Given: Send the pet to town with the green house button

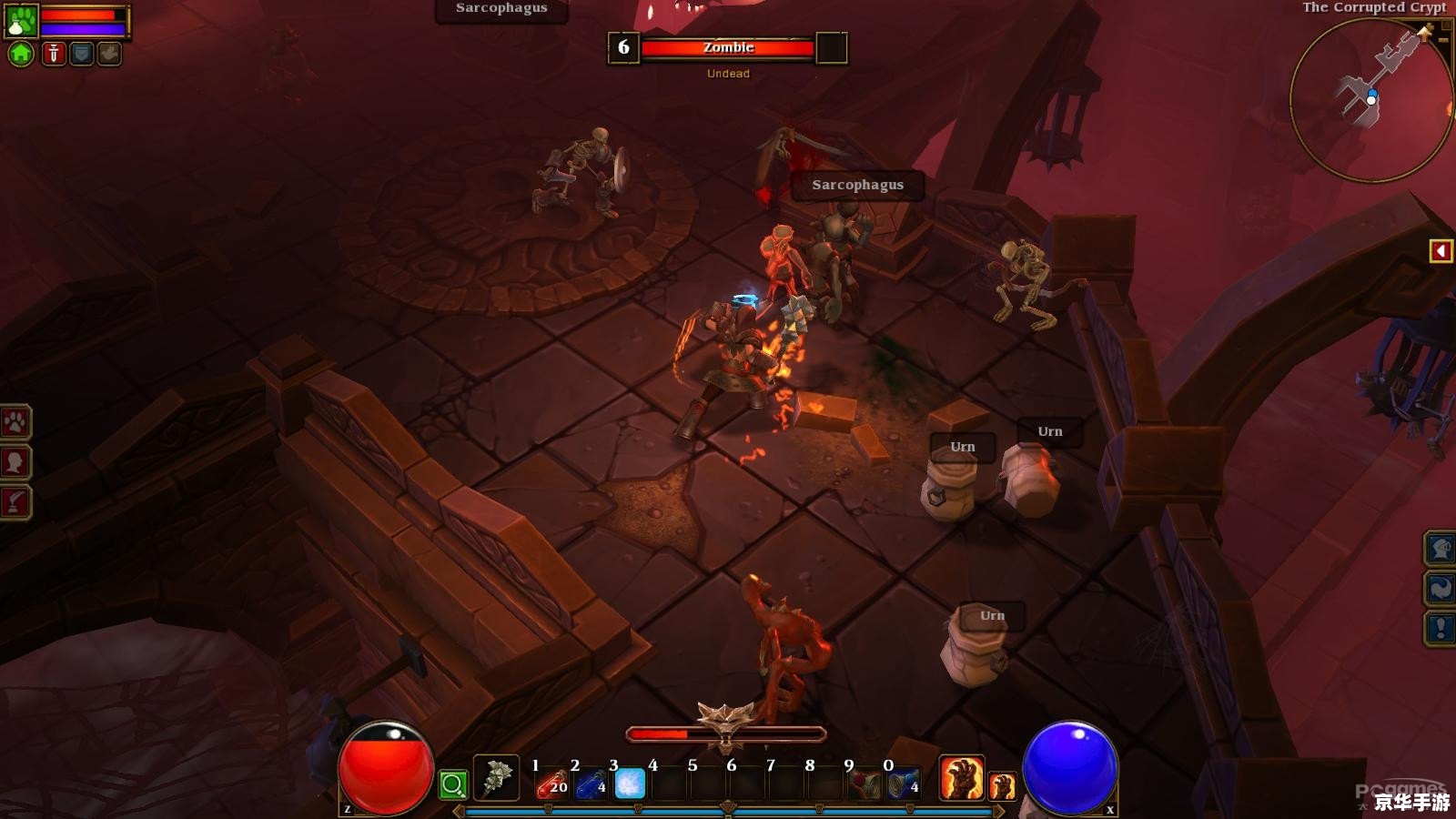Looking at the screenshot, I should [21, 54].
